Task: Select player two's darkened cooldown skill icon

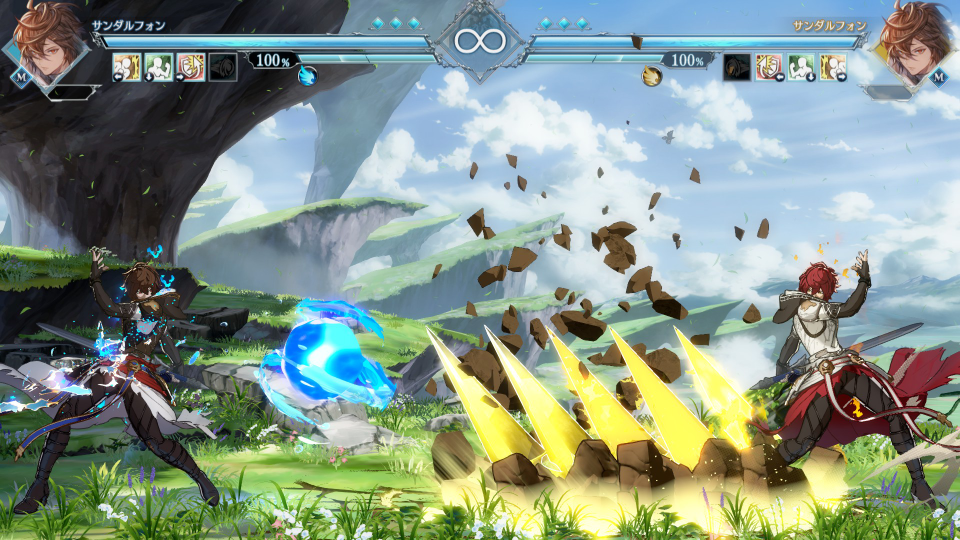Action: point(737,67)
